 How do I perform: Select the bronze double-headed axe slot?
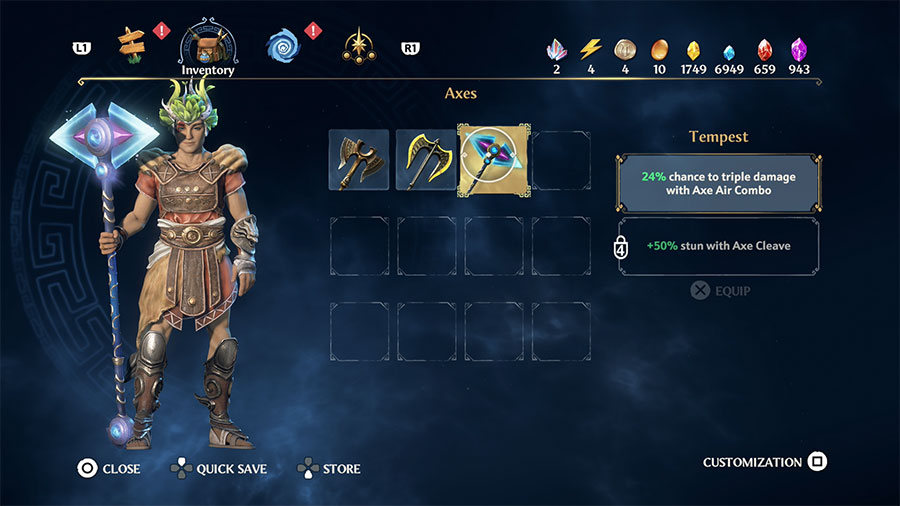[x=359, y=159]
